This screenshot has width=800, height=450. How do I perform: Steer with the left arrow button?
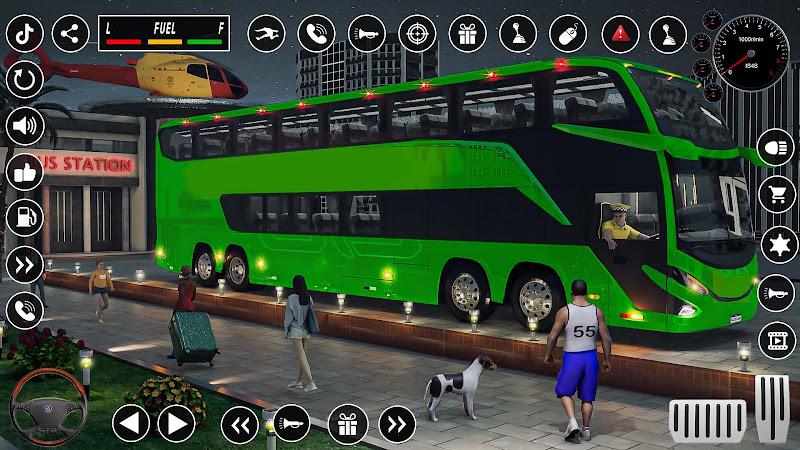pos(131,423)
